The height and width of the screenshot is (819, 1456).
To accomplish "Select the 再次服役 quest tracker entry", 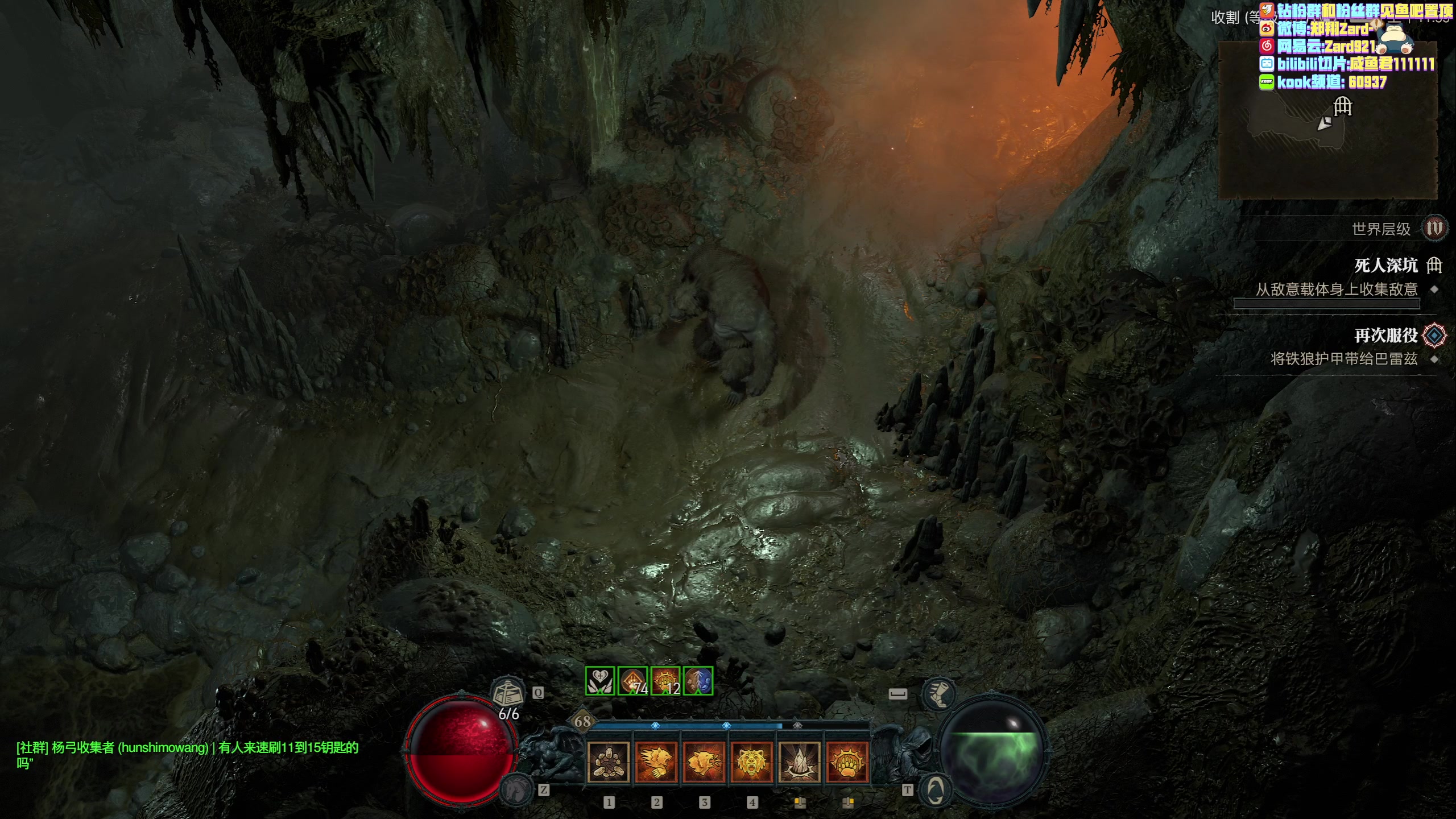I will point(1385,336).
